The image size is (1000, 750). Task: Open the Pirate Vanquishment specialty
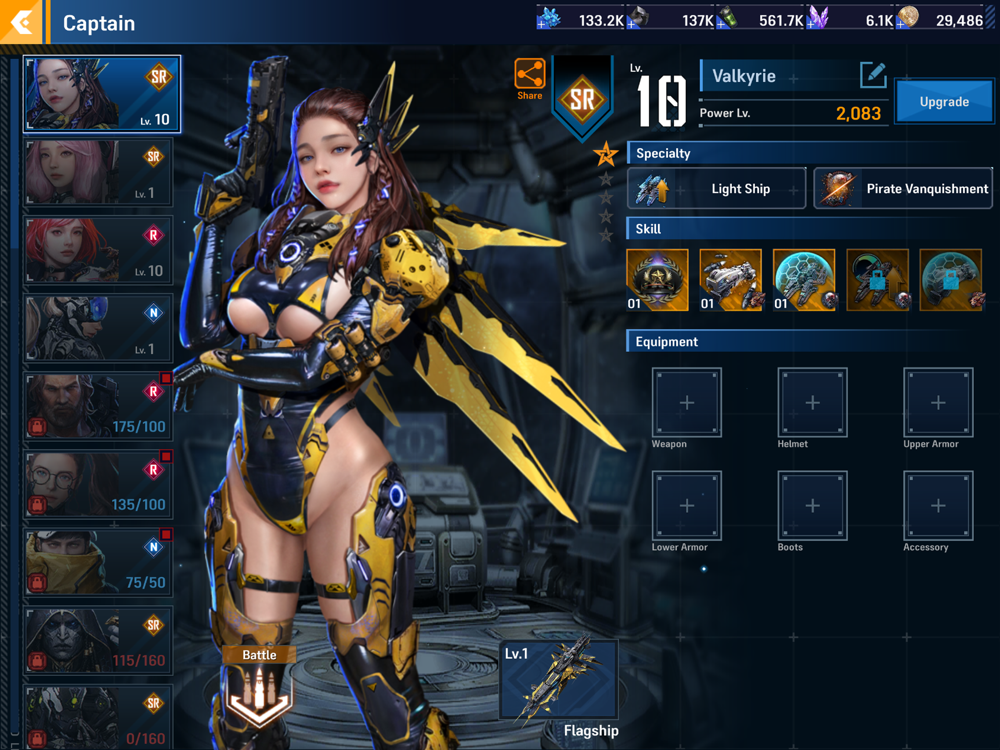click(x=902, y=189)
